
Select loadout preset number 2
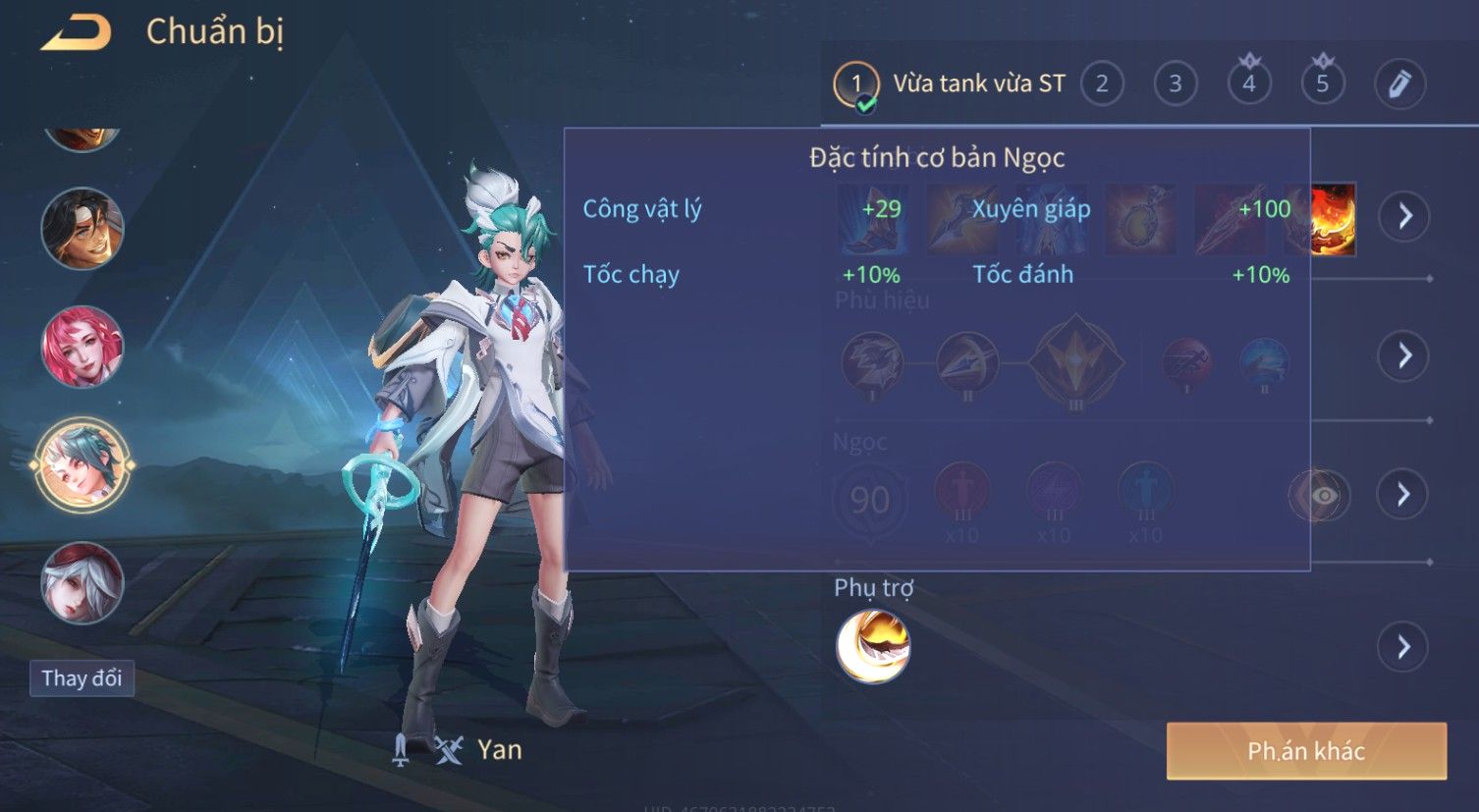coord(1102,84)
